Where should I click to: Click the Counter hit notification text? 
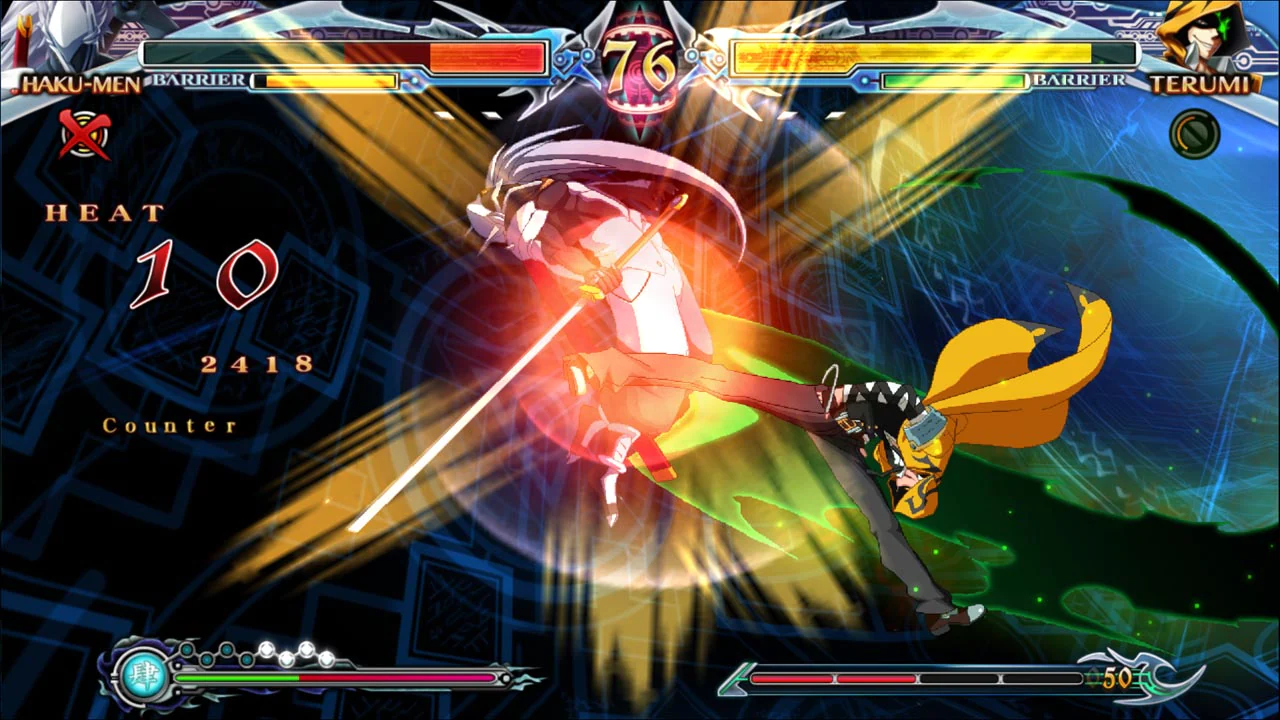coord(168,425)
